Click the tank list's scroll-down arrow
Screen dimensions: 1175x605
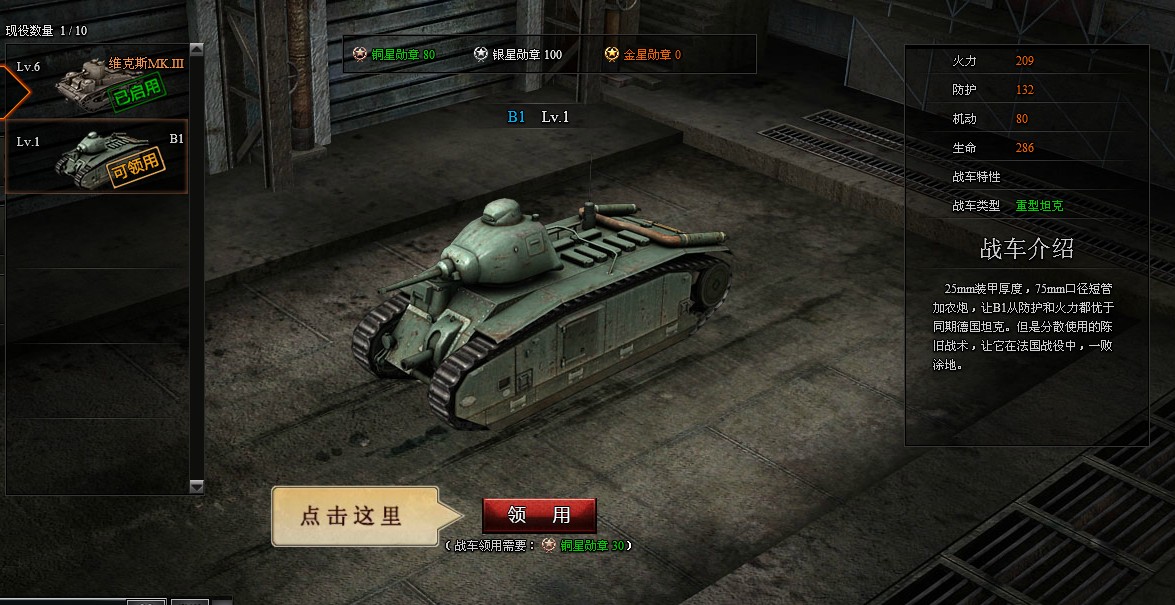tap(196, 486)
